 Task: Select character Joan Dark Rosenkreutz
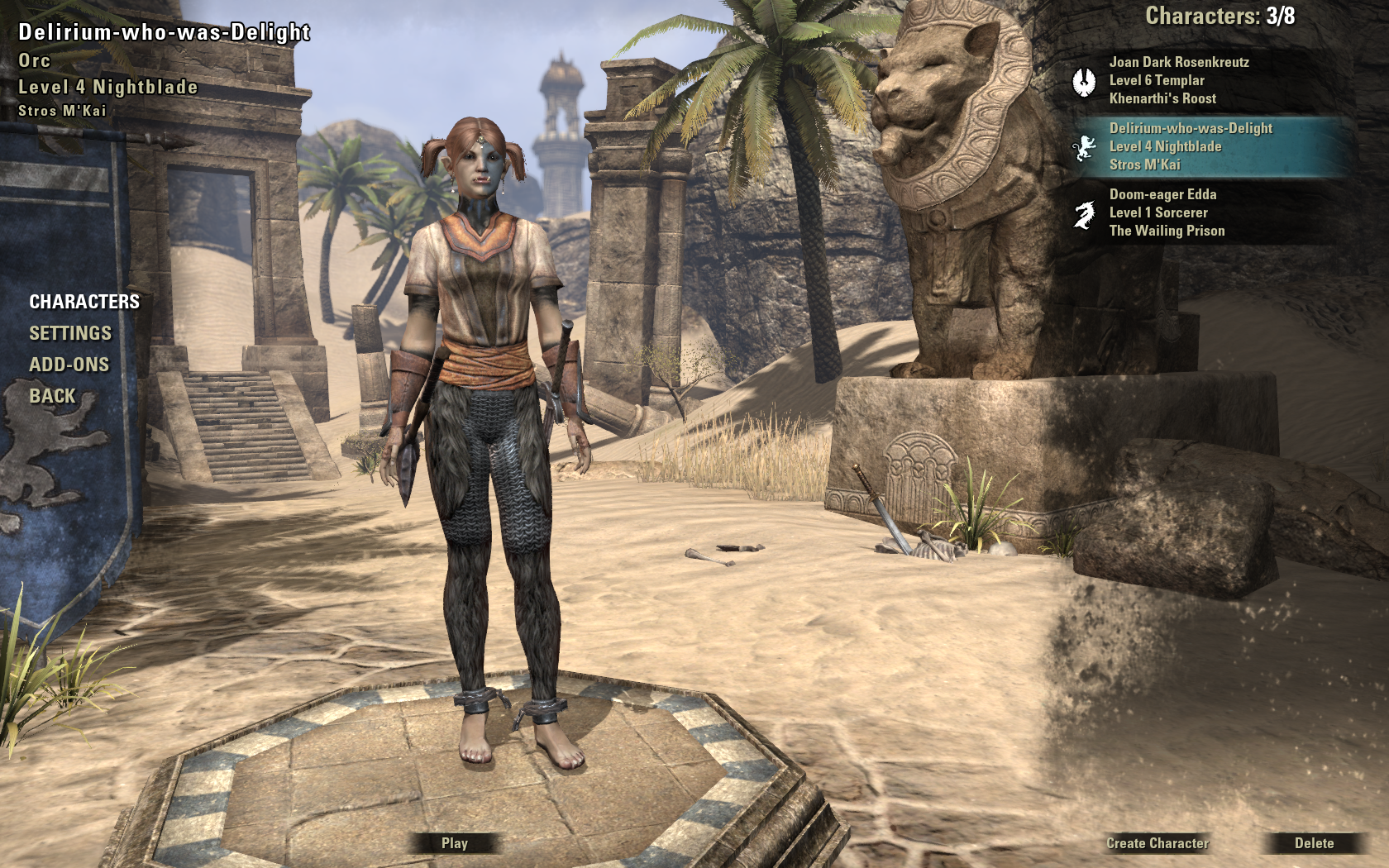1178,80
